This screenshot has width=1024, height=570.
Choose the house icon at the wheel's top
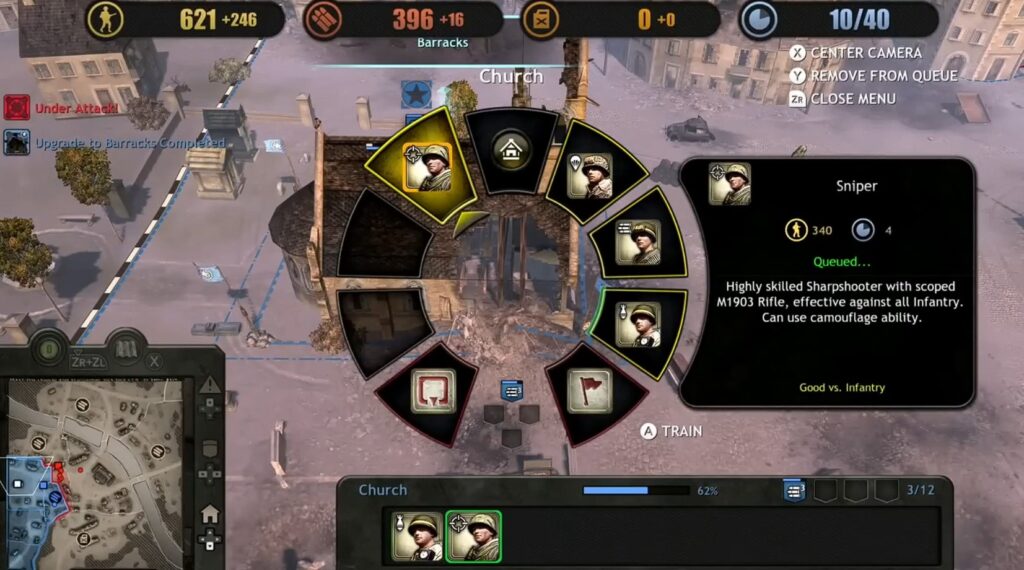[511, 151]
